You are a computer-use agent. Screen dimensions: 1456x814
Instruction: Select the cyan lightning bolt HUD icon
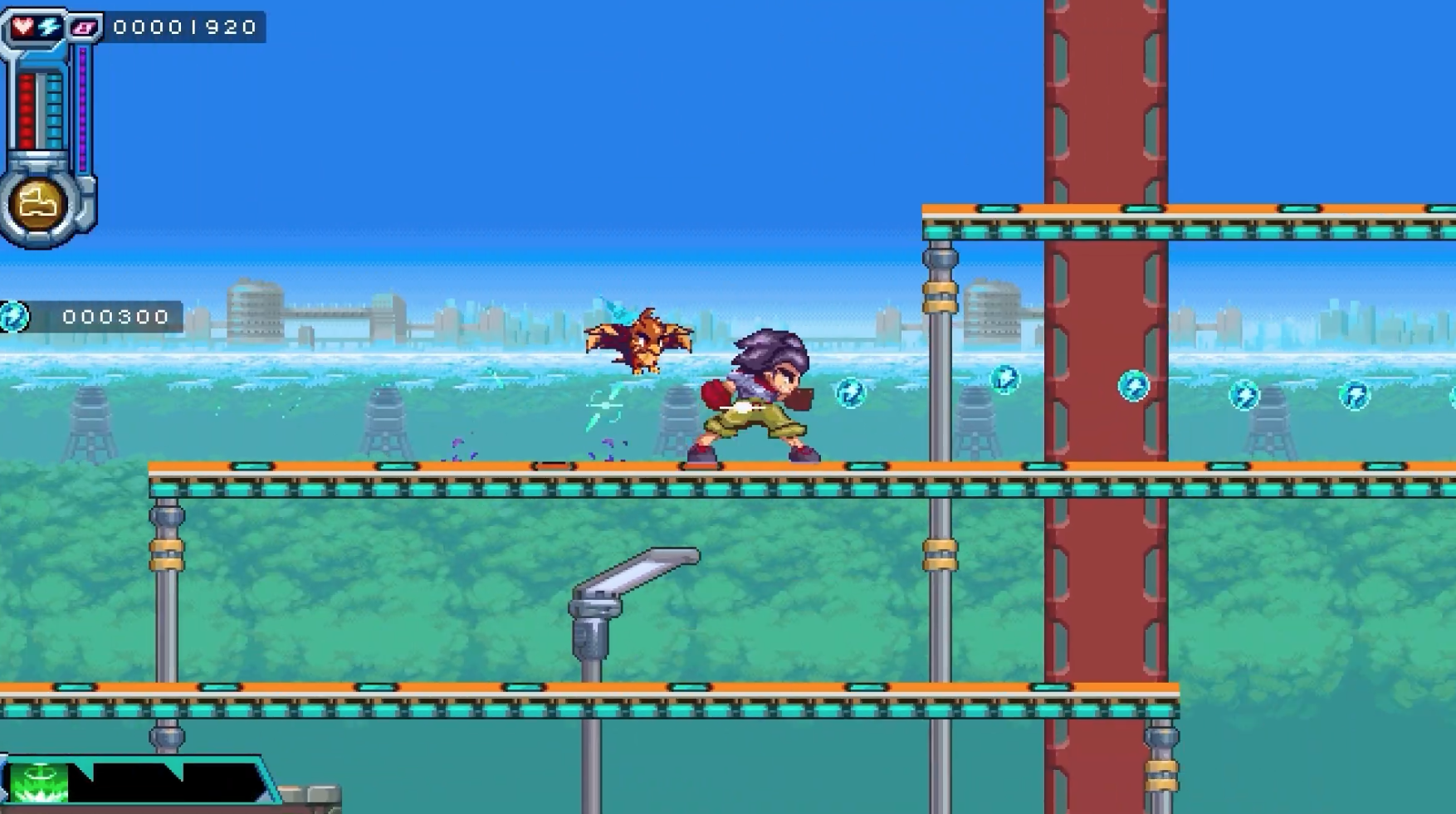point(46,27)
